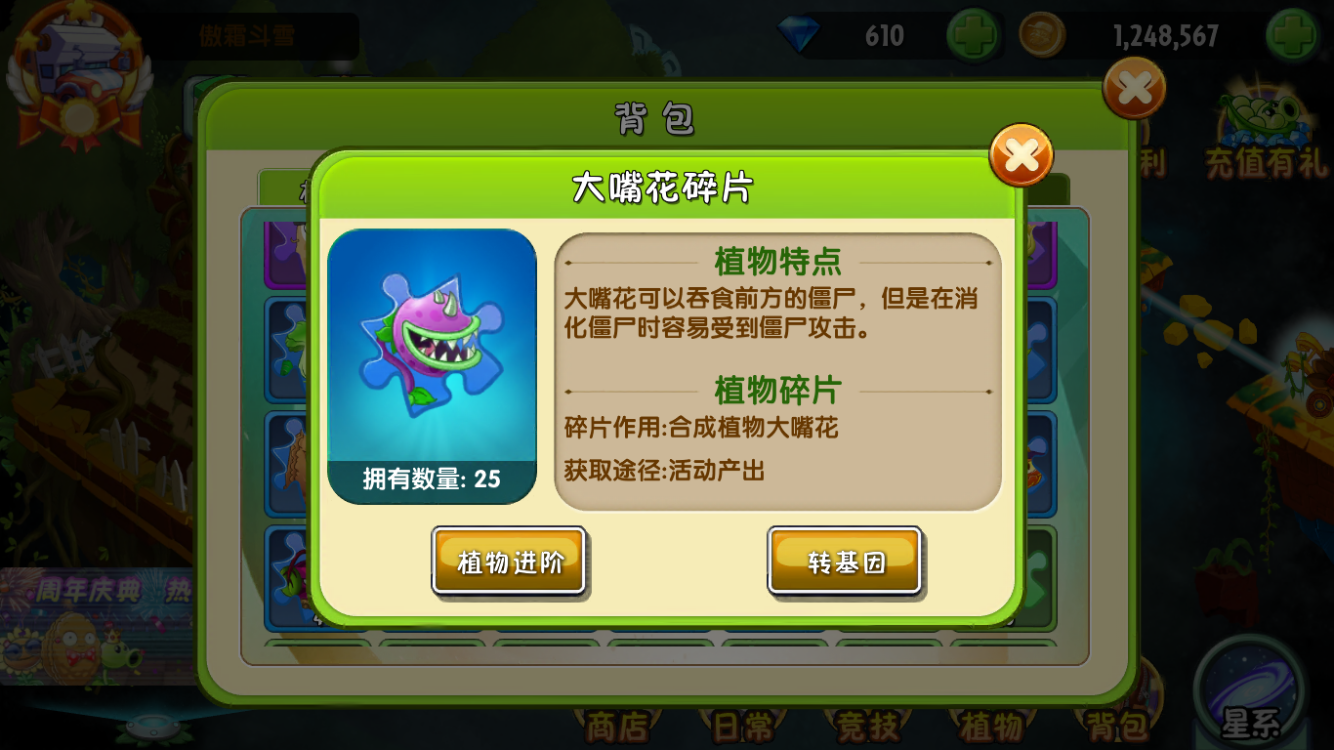Viewport: 1334px width, 750px height.
Task: Close the 背包 backpack window
Action: pyautogui.click(x=1133, y=88)
